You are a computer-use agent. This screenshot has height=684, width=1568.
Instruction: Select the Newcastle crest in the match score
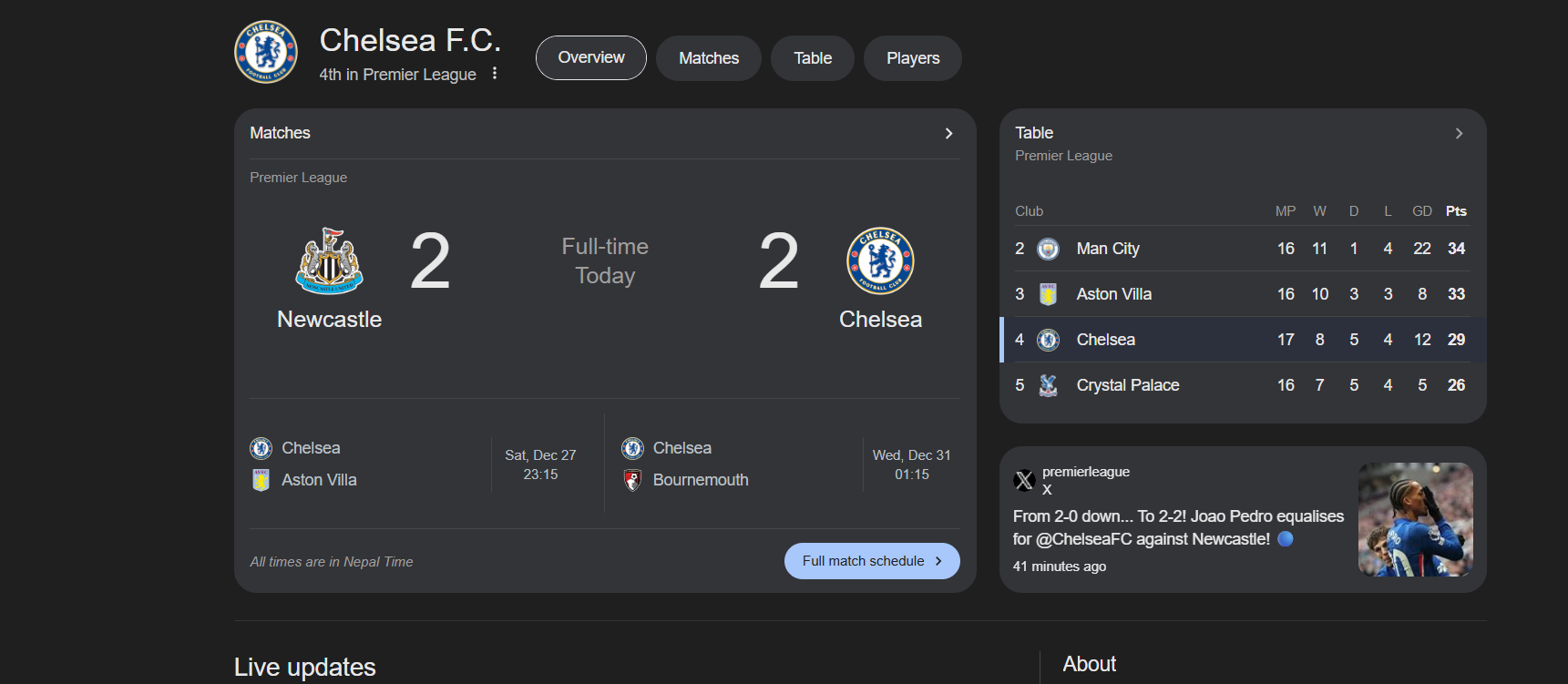coord(330,262)
